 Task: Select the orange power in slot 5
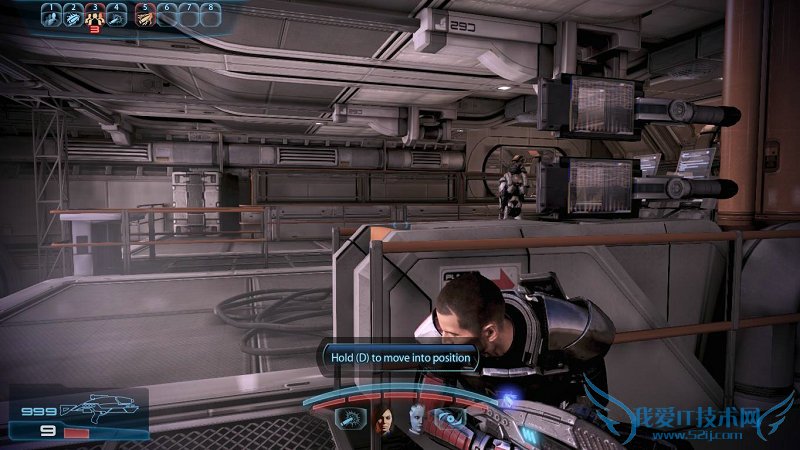click(144, 15)
